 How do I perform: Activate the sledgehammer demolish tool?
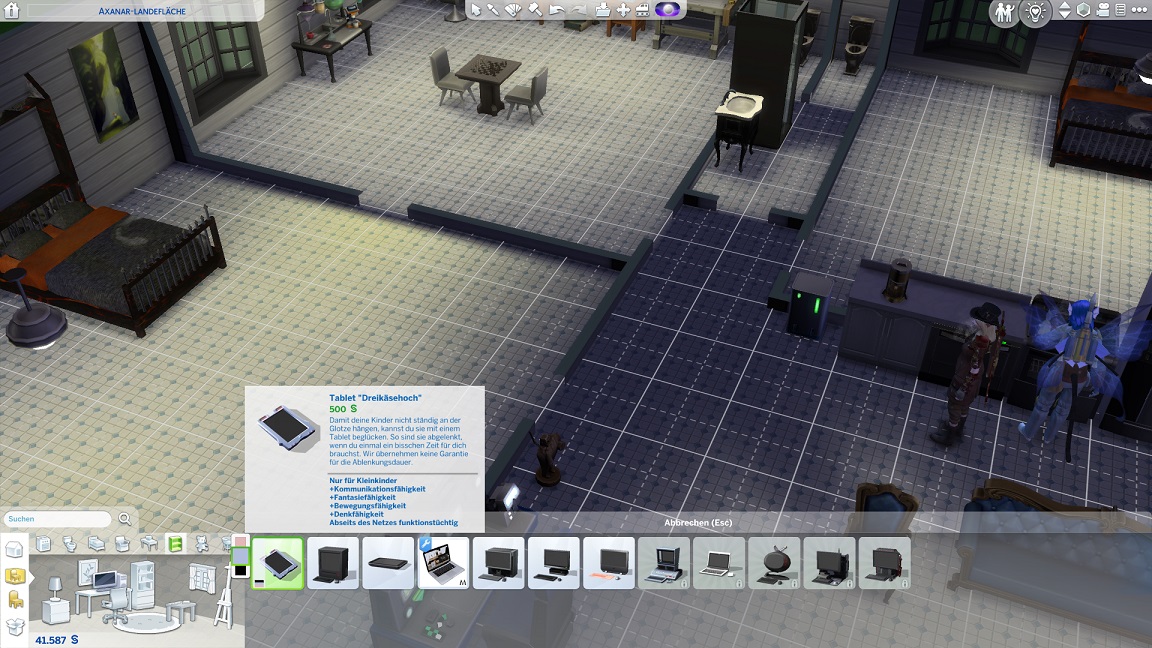535,10
